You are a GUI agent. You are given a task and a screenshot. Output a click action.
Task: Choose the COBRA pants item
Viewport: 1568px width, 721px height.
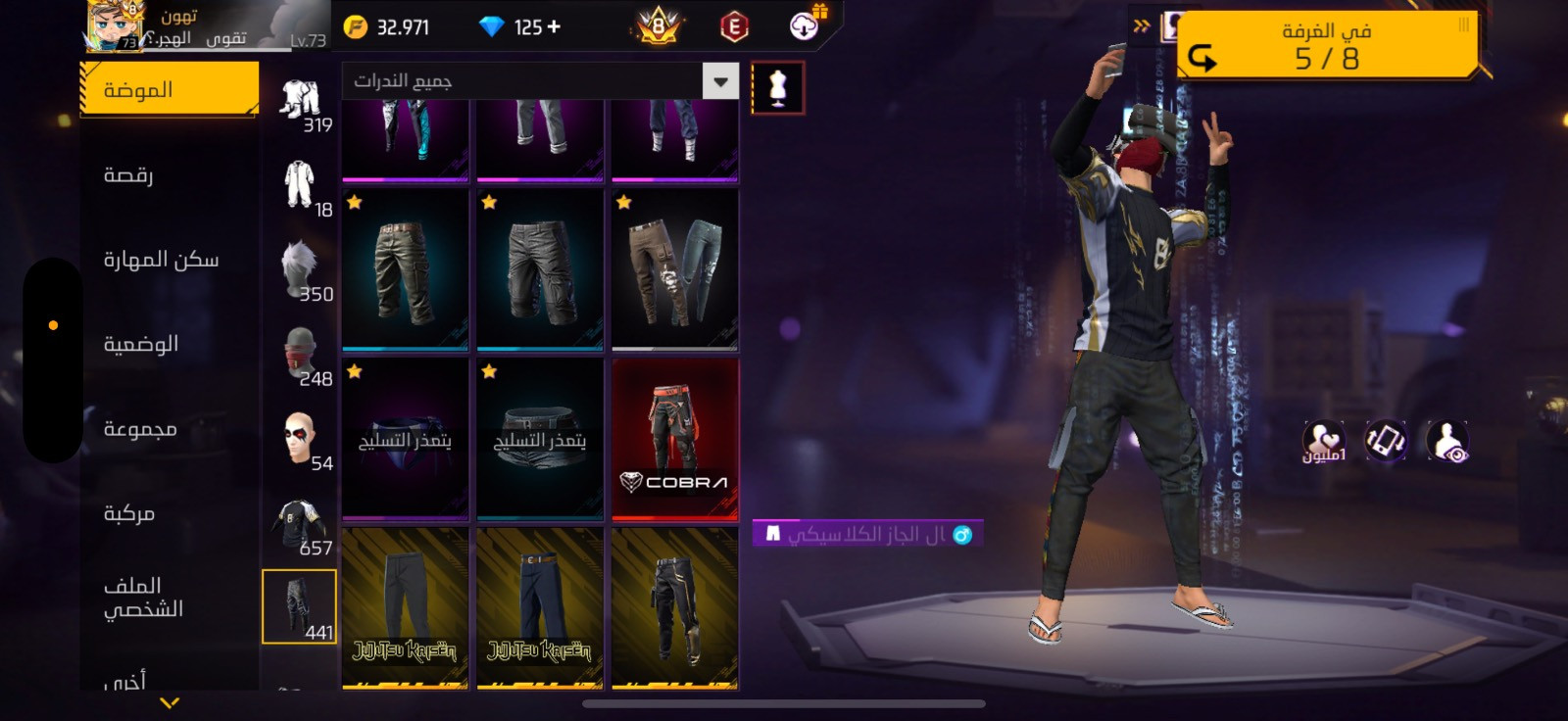pos(674,439)
